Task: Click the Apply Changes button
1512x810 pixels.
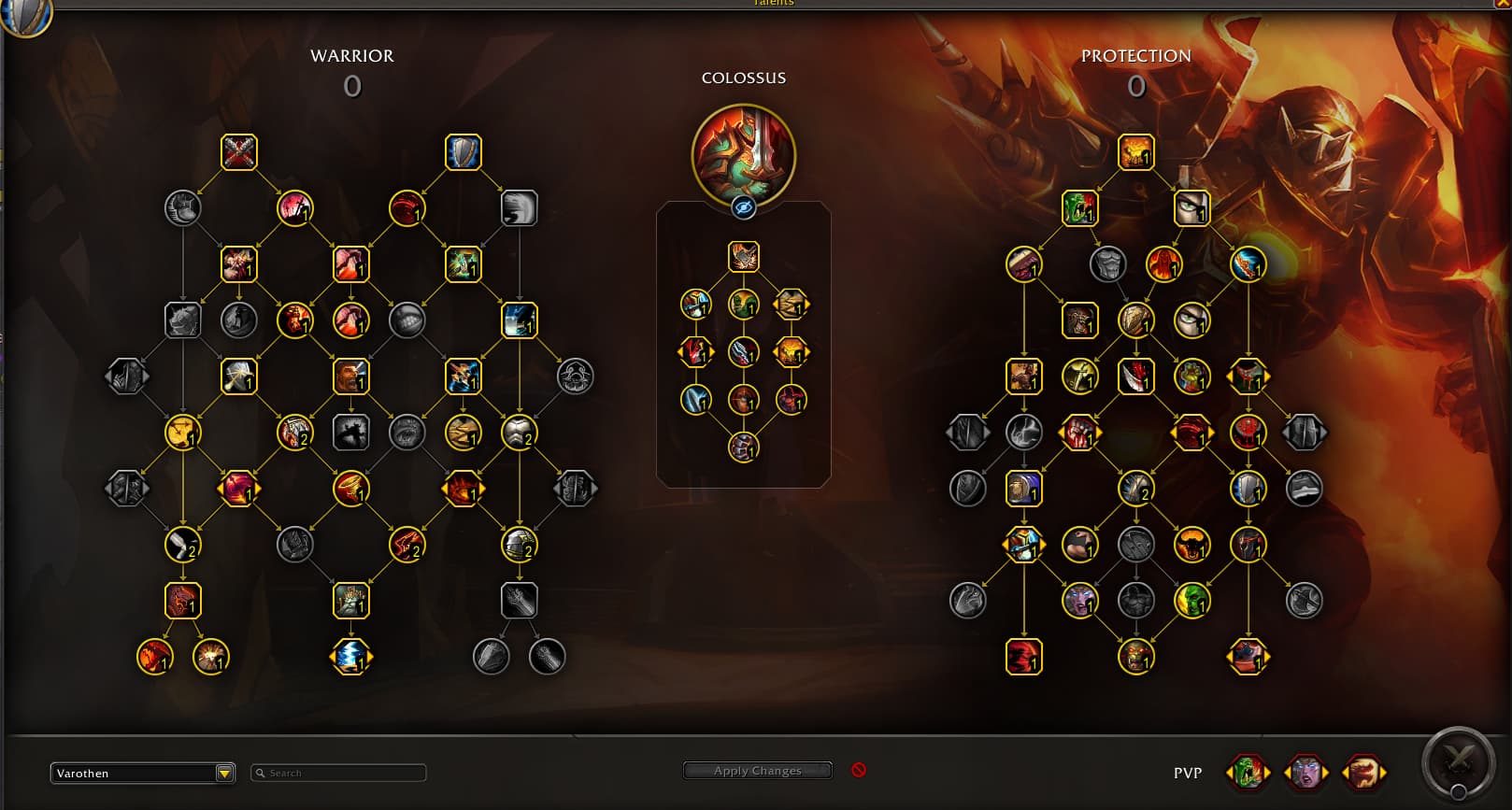Action: [757, 771]
